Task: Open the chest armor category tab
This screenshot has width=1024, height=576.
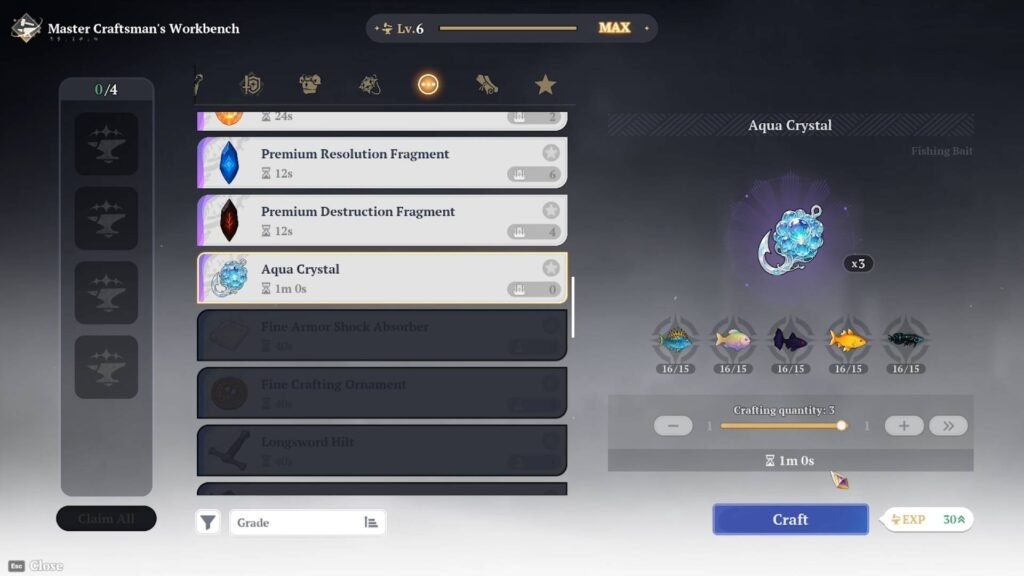Action: click(311, 85)
